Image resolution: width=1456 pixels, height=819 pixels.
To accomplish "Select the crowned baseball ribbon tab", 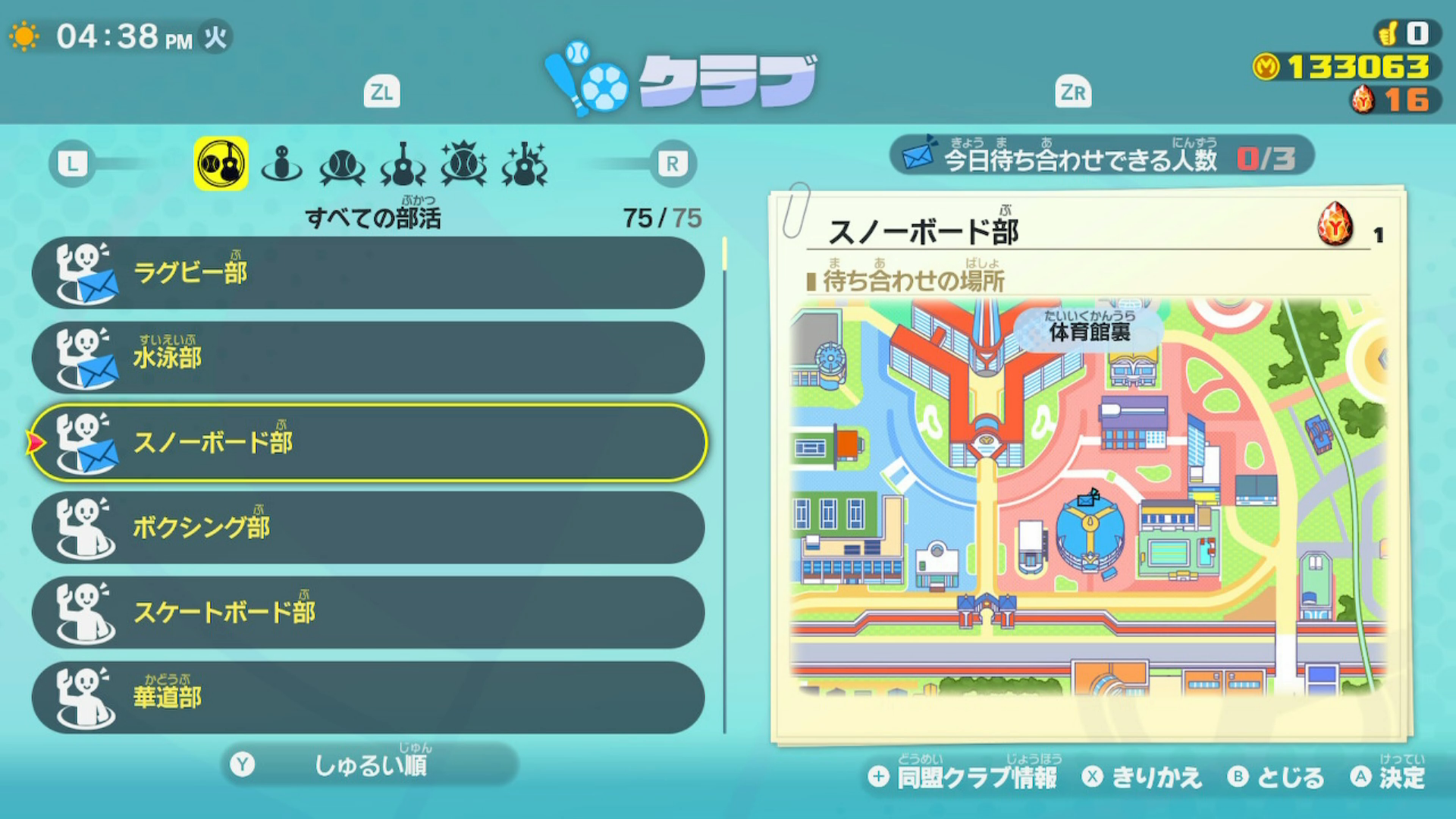I will coord(463,164).
